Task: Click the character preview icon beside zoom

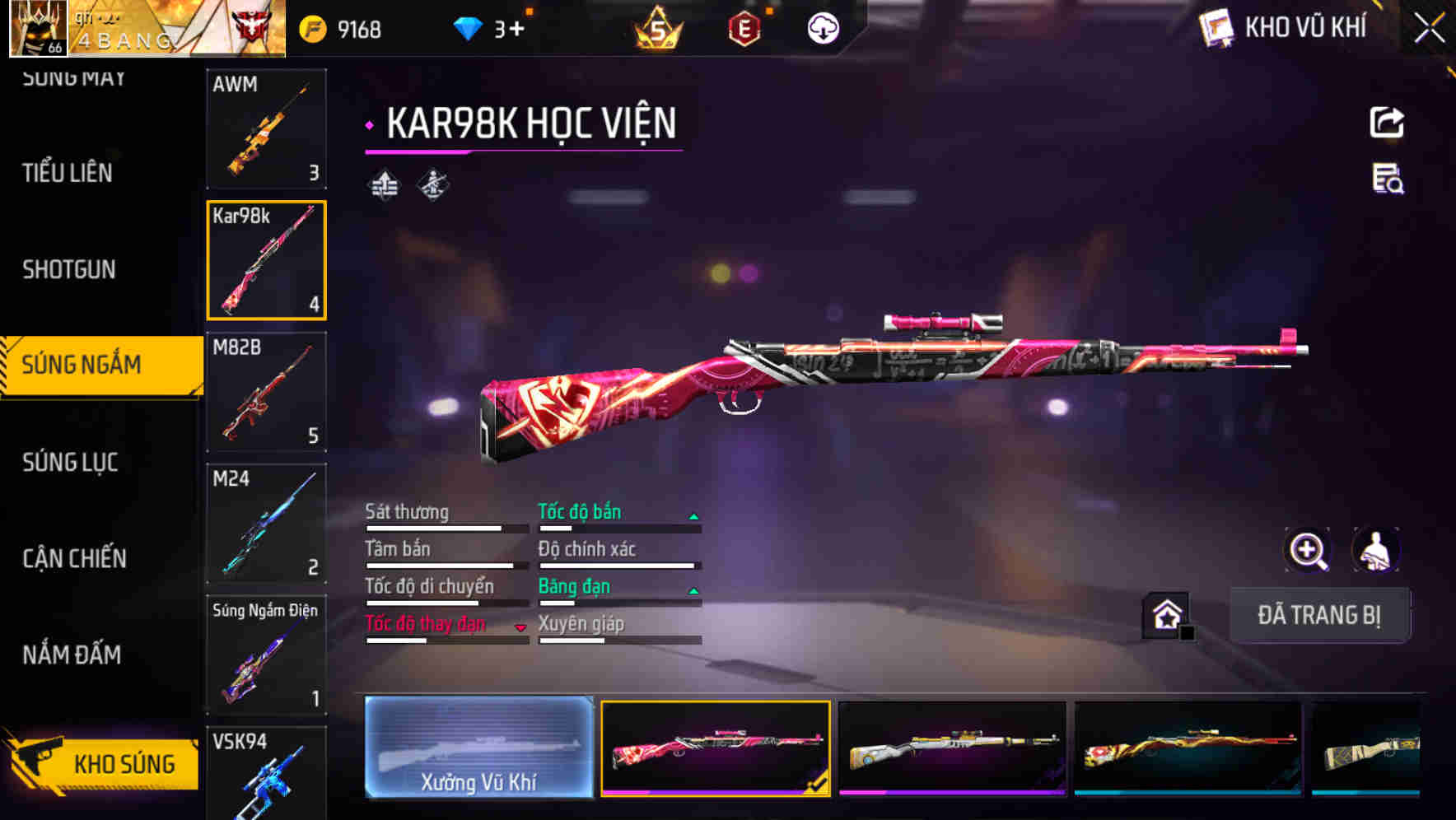Action: 1374,550
